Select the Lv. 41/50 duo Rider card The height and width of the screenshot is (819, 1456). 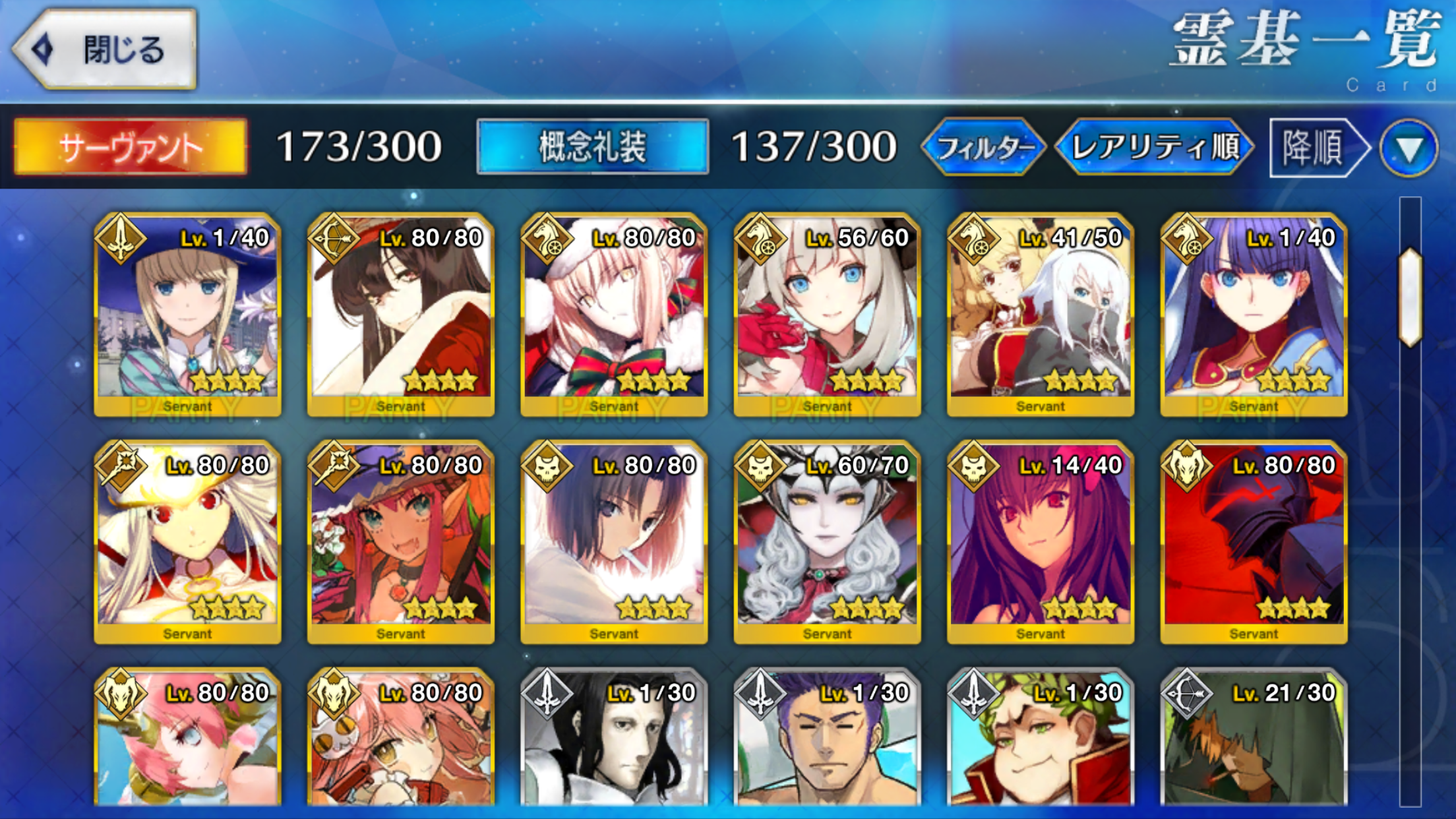click(1040, 314)
